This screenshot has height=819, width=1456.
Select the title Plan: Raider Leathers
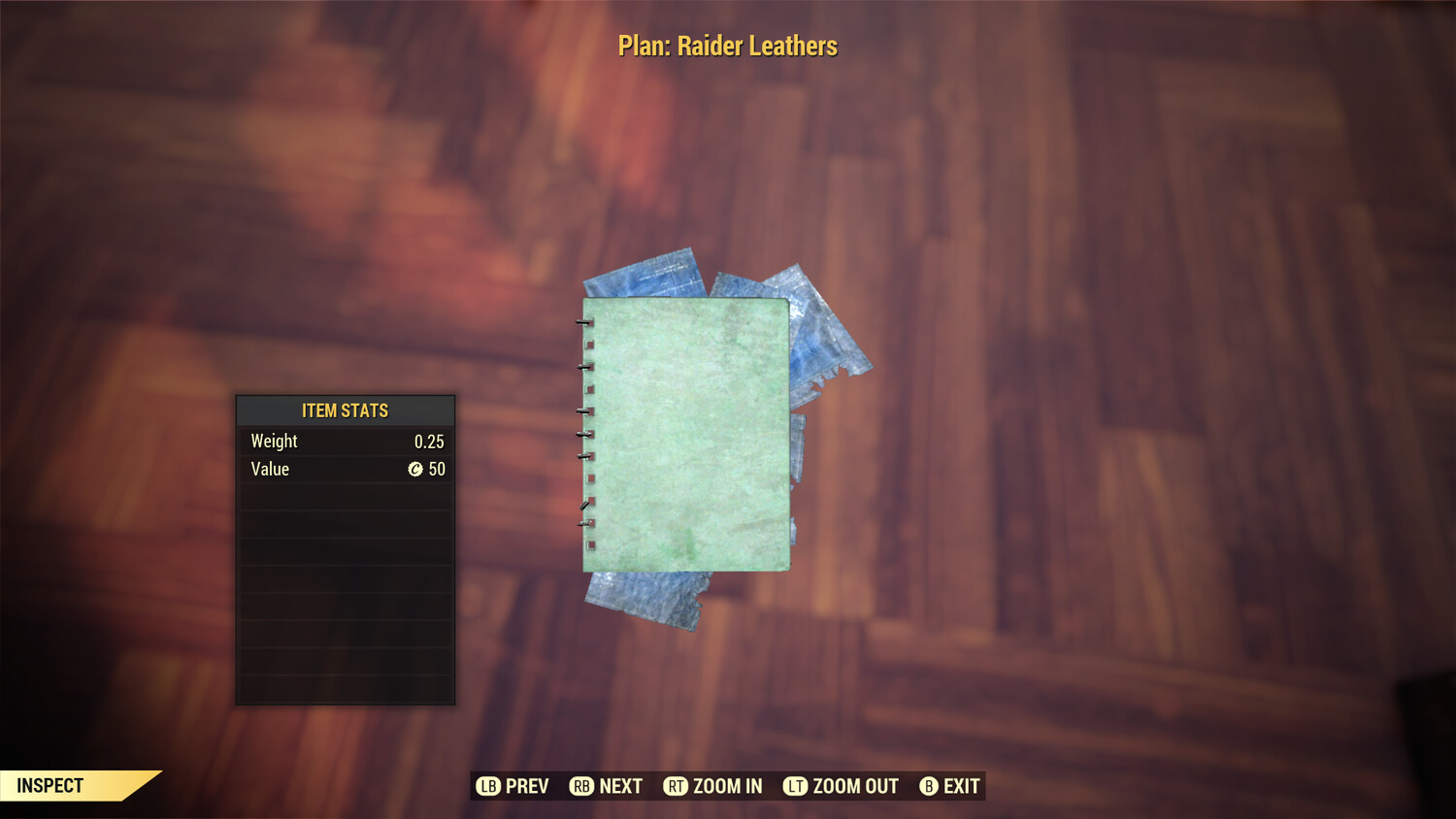pos(728,45)
